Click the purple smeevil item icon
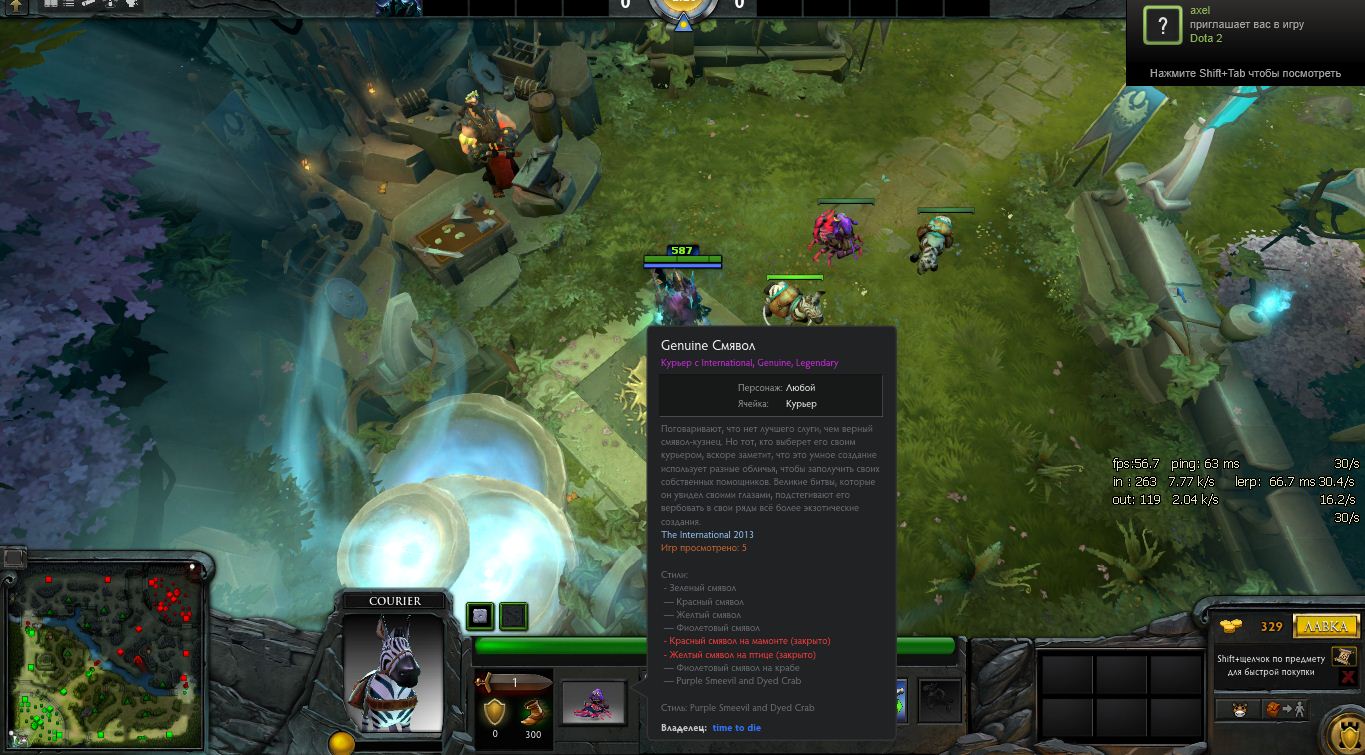Image resolution: width=1365 pixels, height=755 pixels. [x=593, y=700]
